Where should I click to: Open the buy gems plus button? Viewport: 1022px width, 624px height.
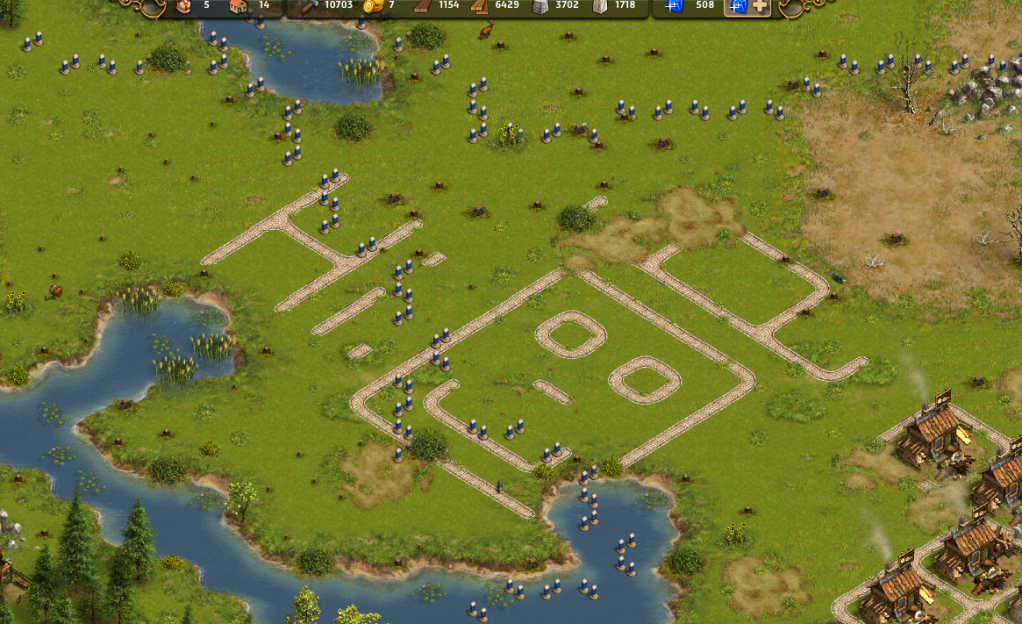click(x=759, y=6)
